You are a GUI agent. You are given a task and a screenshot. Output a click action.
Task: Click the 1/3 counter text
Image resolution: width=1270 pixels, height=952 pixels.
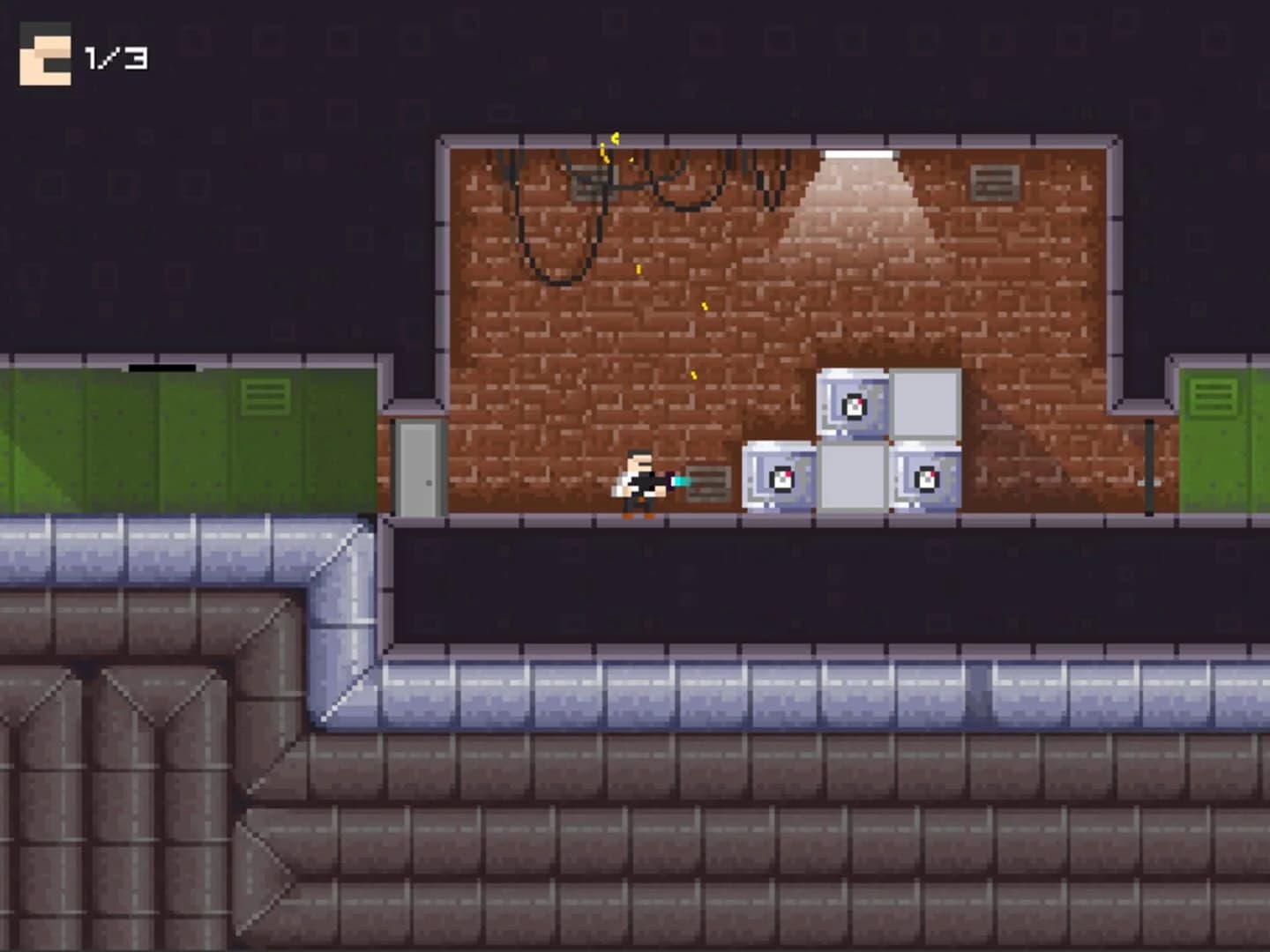(x=115, y=57)
